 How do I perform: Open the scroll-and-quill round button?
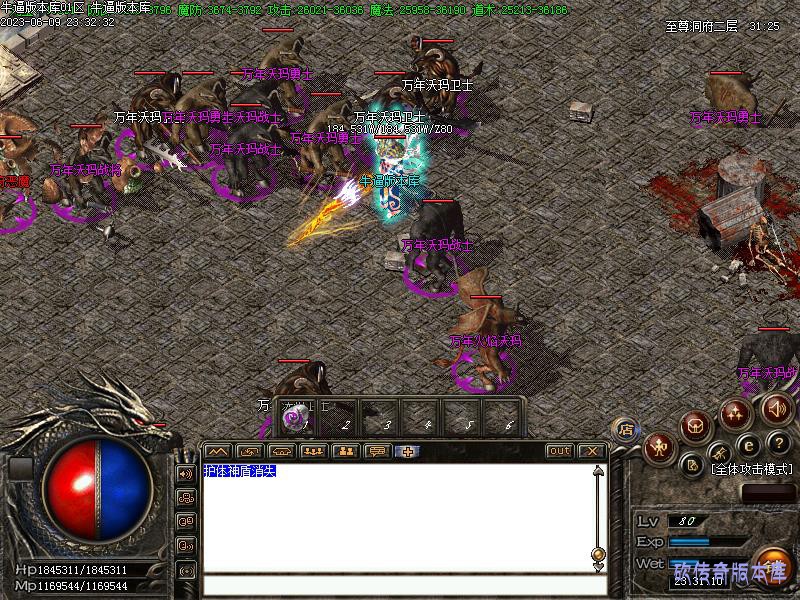691,464
